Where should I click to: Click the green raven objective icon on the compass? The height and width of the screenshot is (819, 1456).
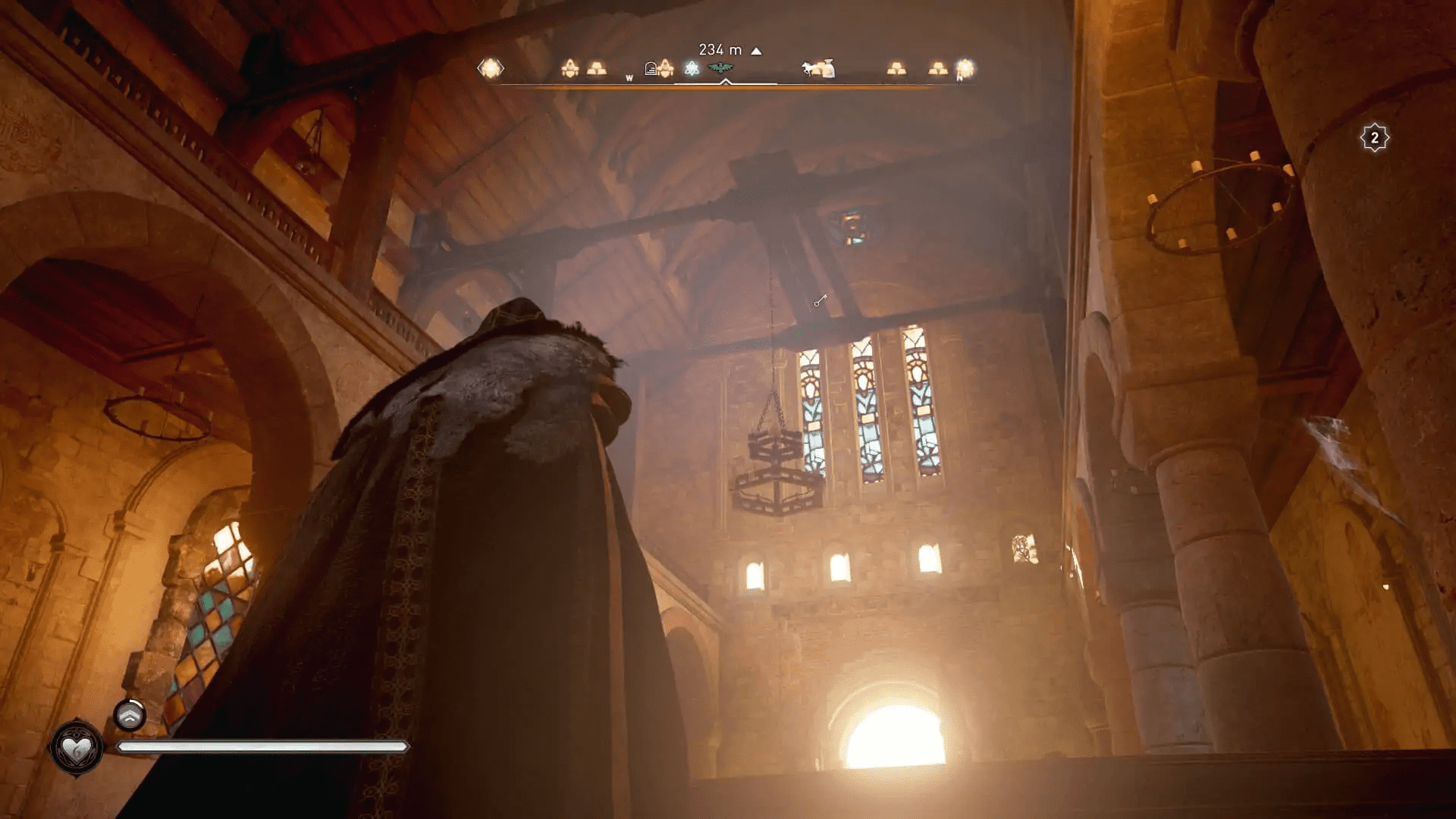pos(720,67)
